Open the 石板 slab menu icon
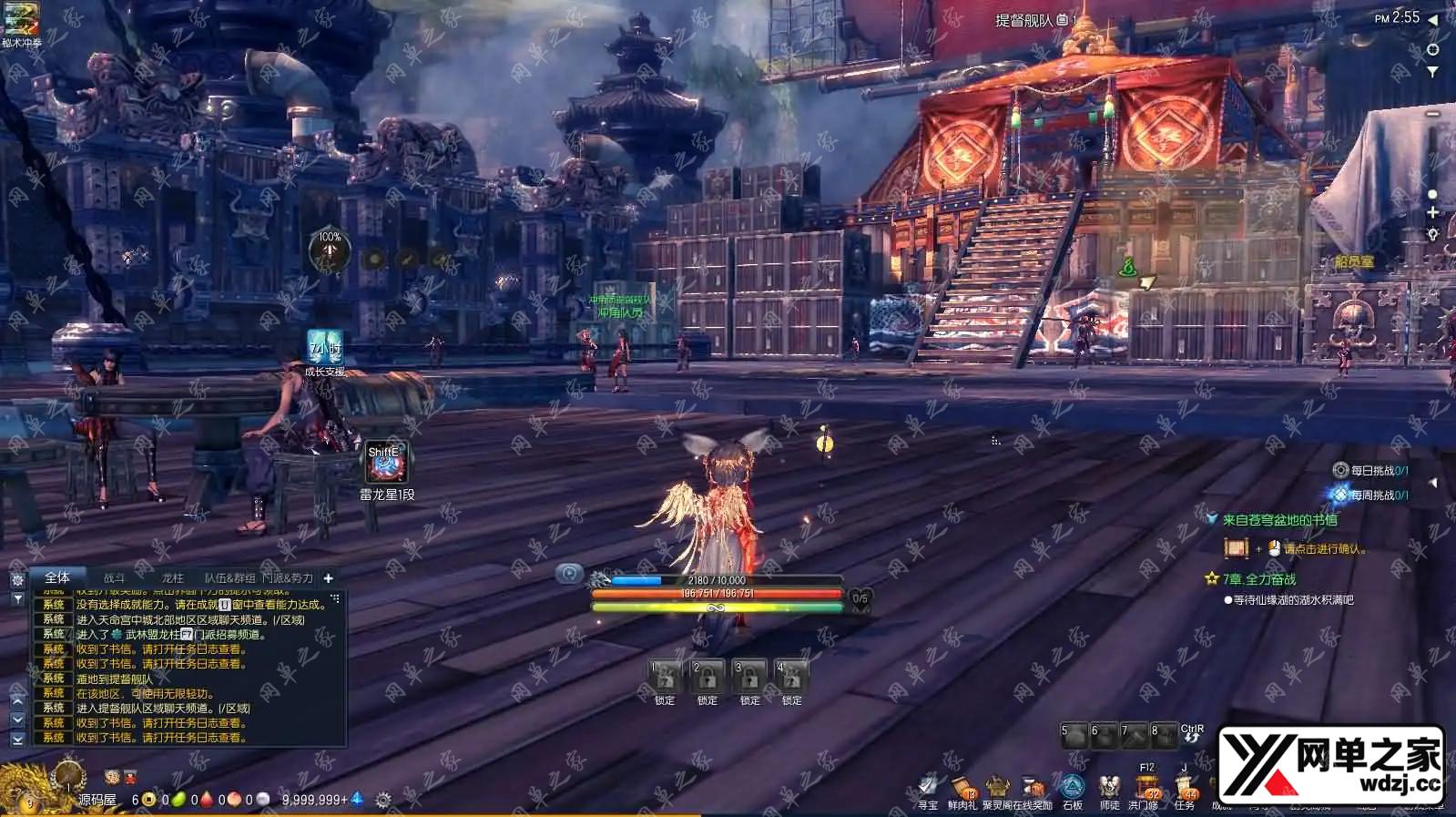 pos(1074,787)
